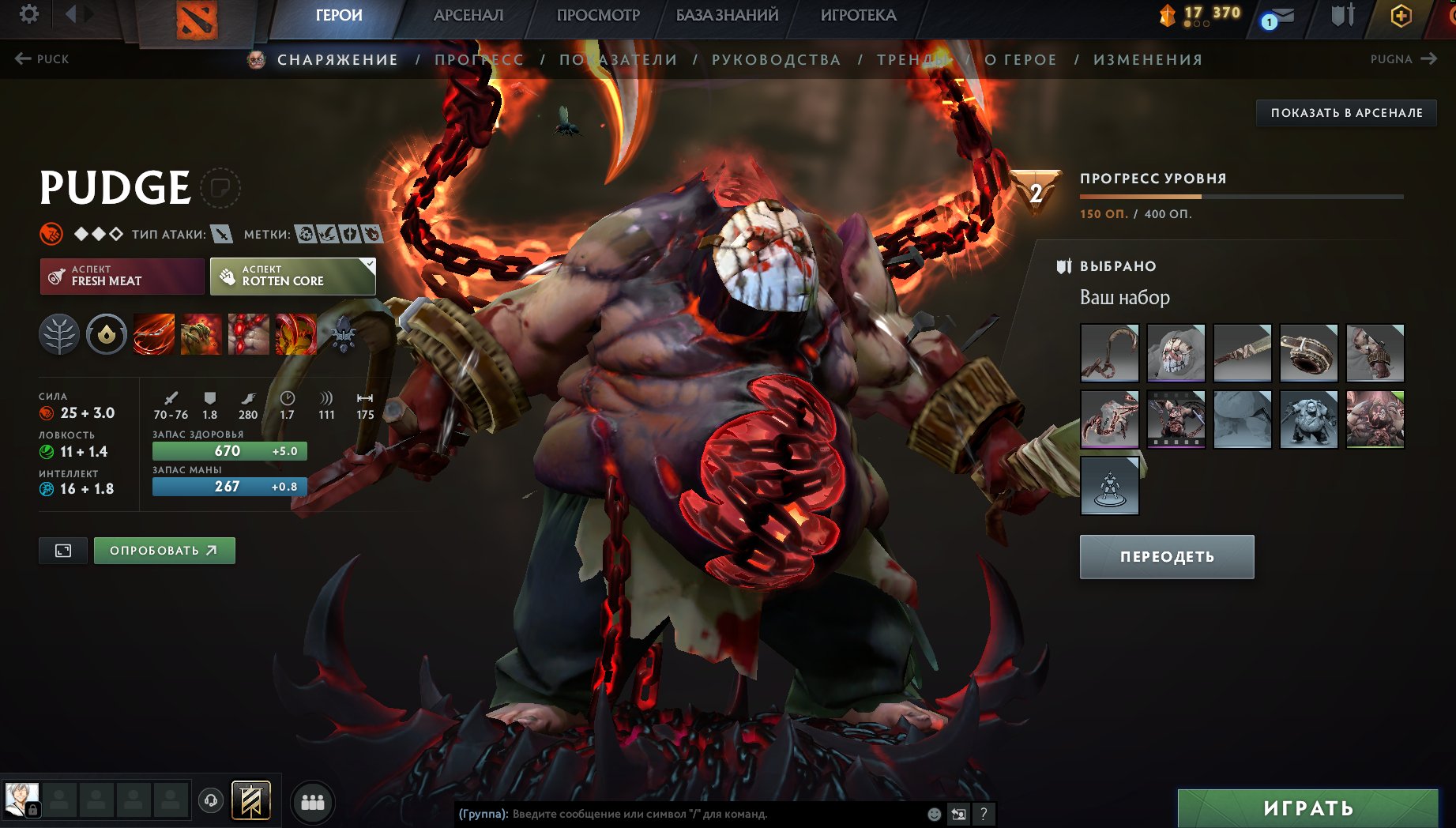Click ПОКАЗАТЬ В АРСЕНАЛЕ link

tap(1345, 112)
